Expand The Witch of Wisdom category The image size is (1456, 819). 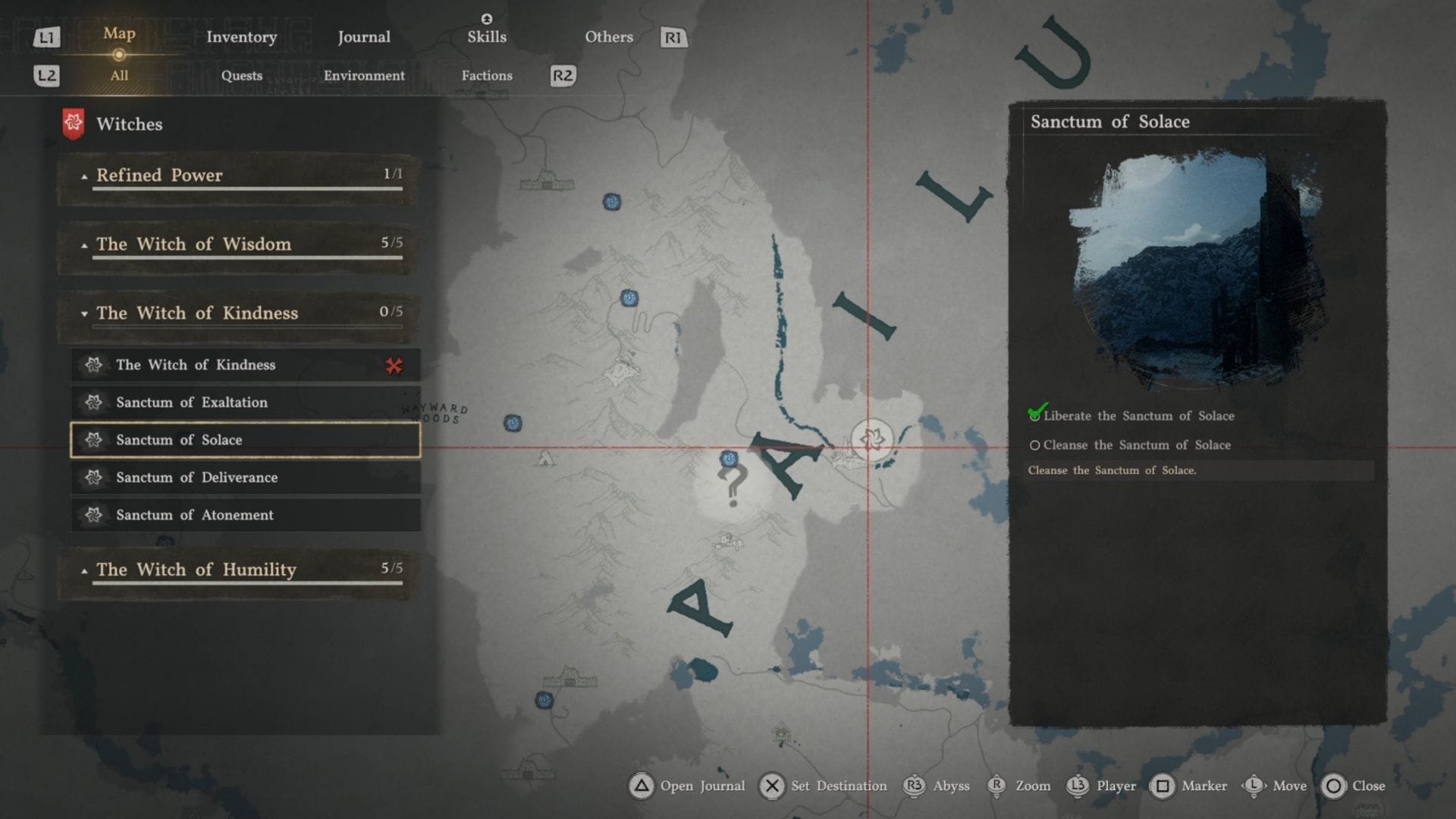tap(239, 245)
